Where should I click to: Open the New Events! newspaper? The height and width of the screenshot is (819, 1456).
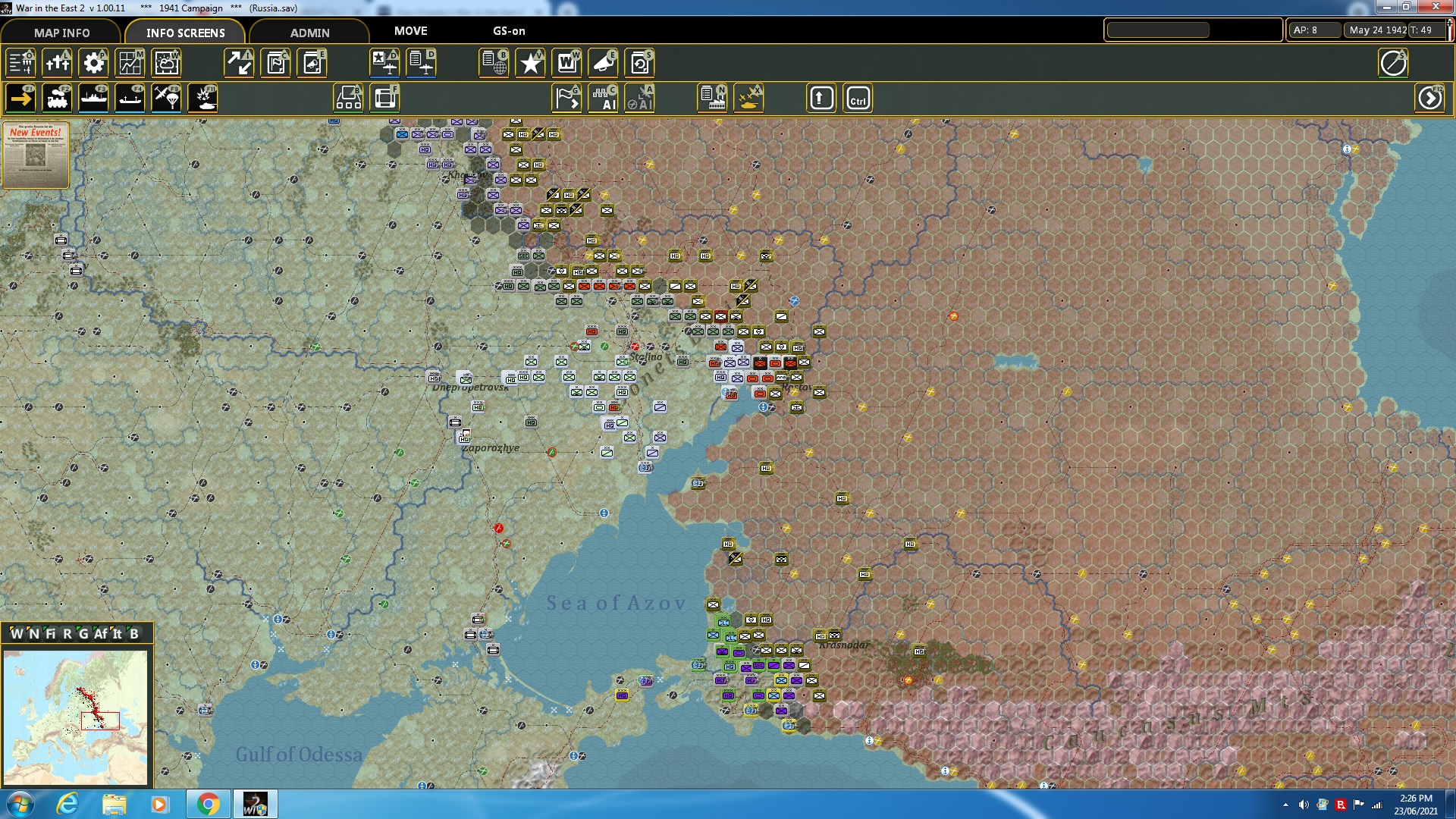click(x=35, y=155)
